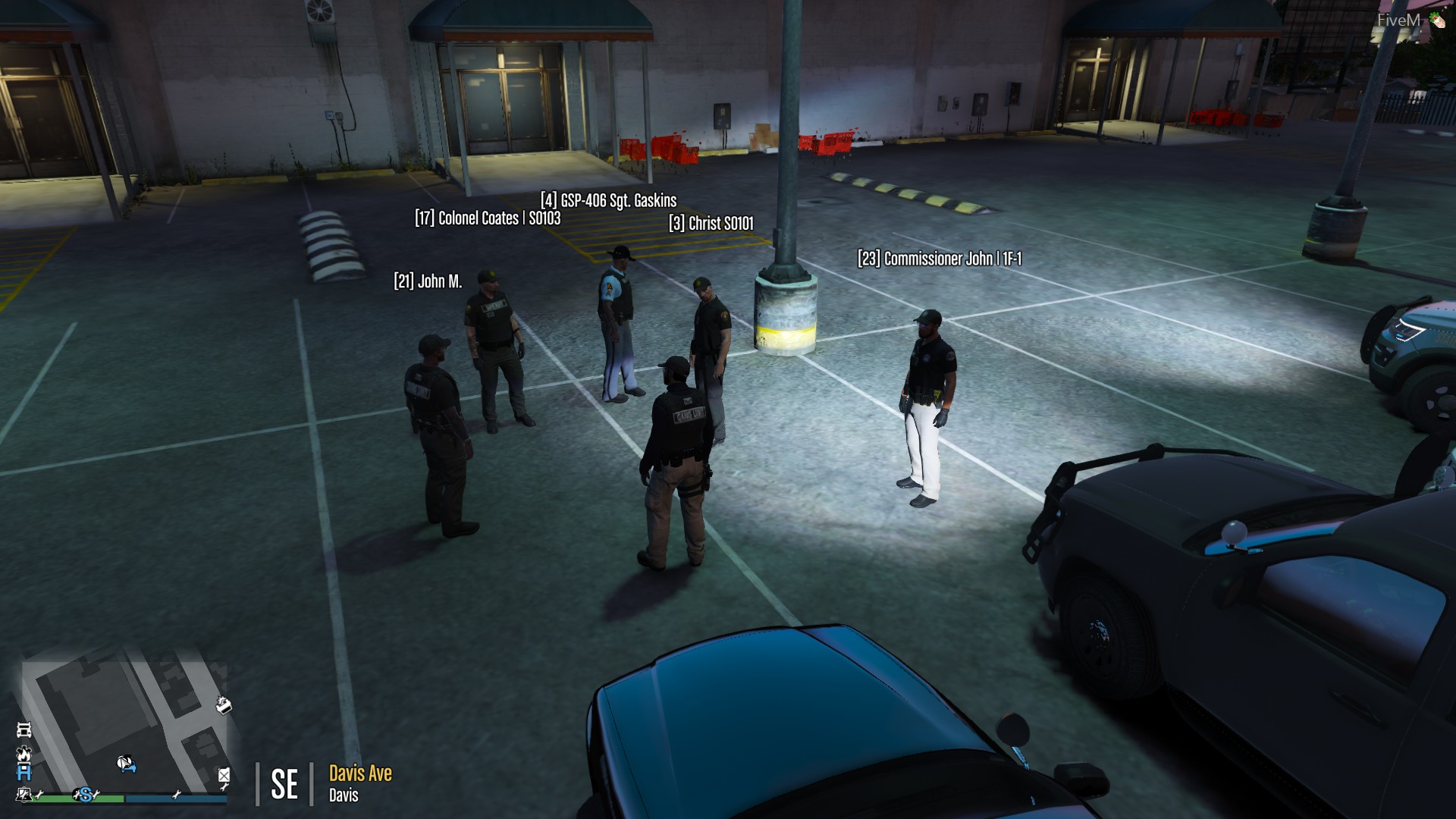Click the Colonel Coates S0103 nametag

(x=488, y=218)
